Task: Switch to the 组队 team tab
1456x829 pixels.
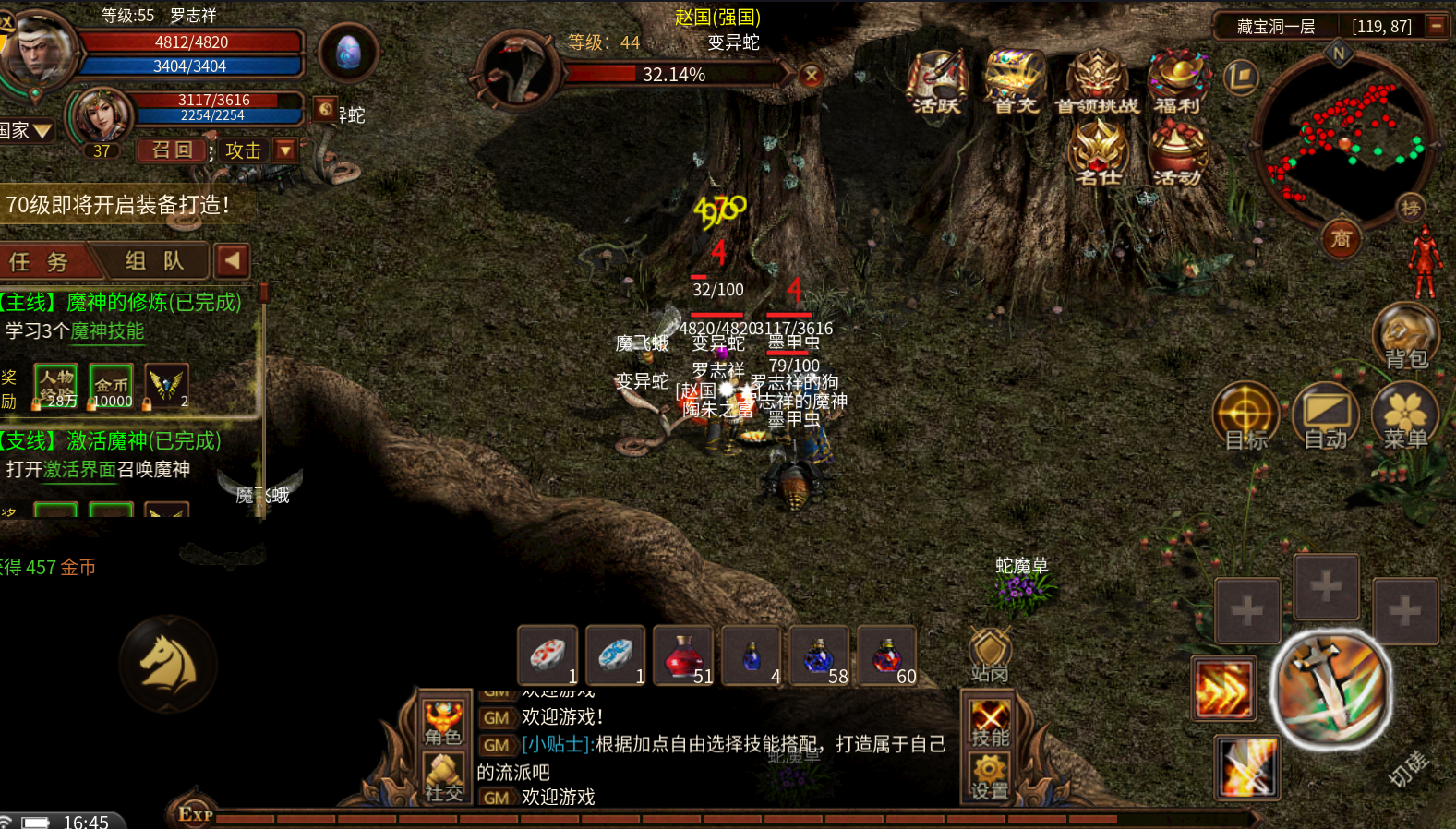Action: [x=154, y=262]
